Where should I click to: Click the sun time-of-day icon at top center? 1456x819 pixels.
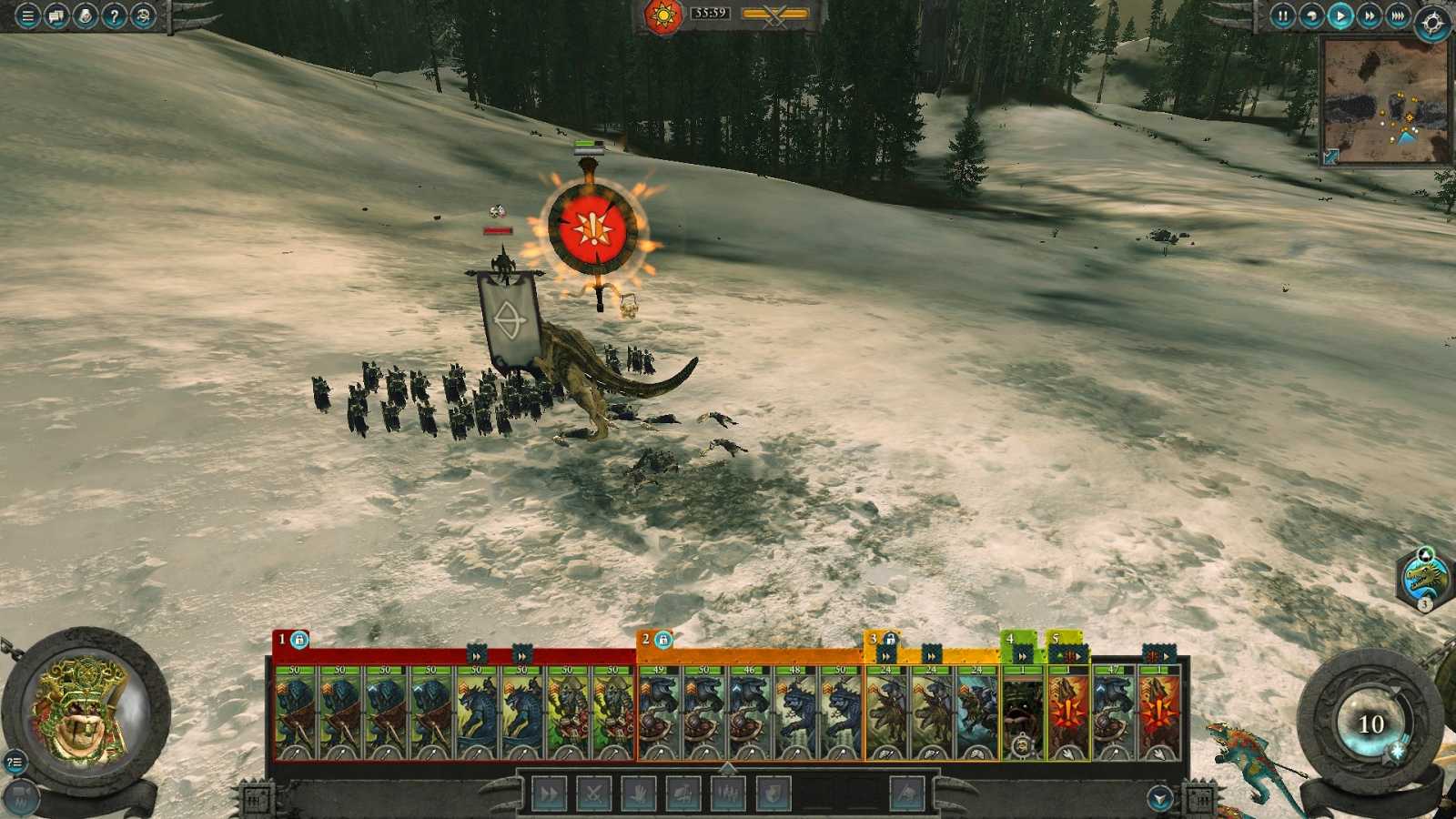point(662,15)
